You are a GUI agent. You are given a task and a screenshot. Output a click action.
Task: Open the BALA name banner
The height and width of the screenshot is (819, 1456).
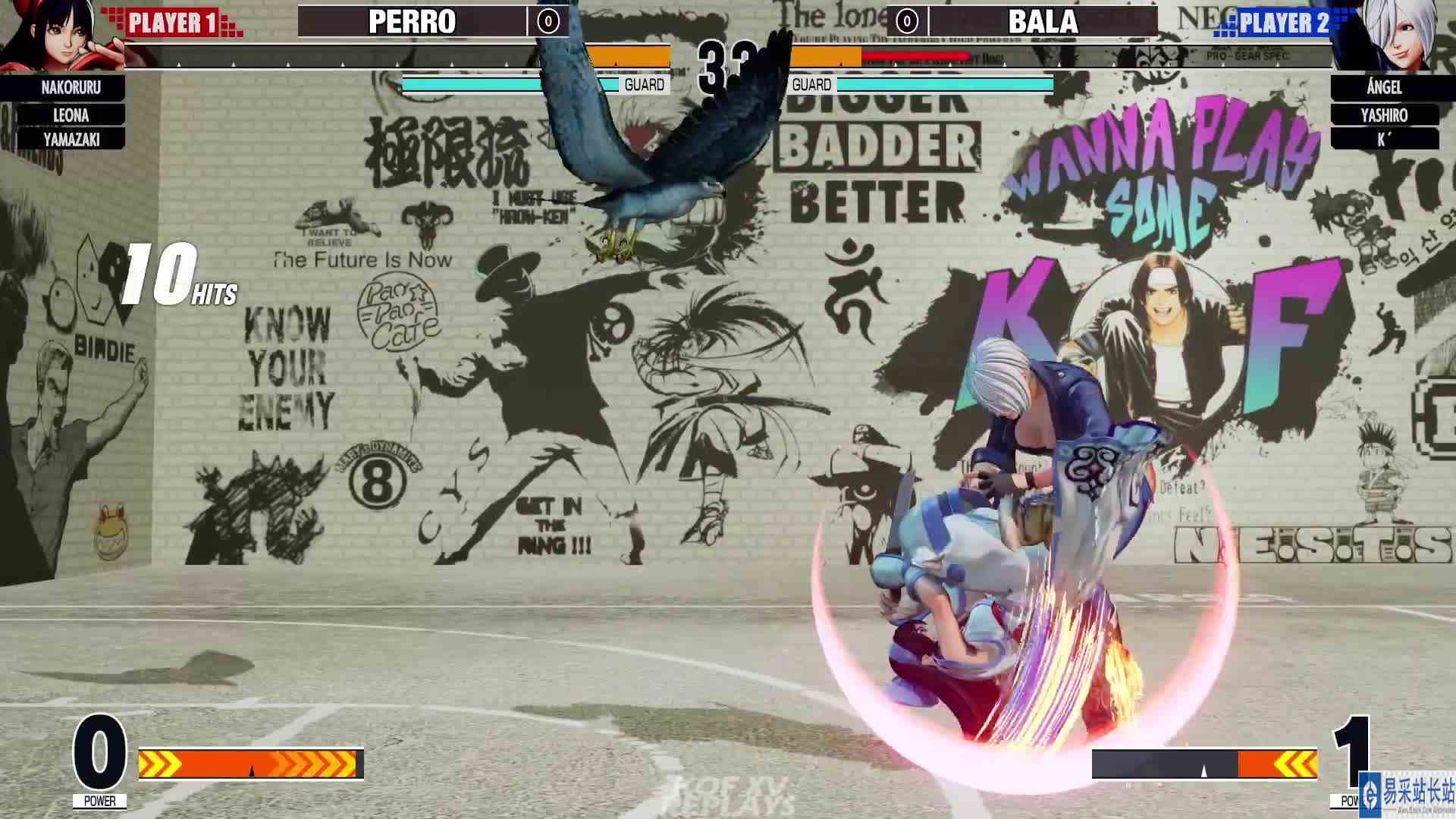pyautogui.click(x=1043, y=23)
